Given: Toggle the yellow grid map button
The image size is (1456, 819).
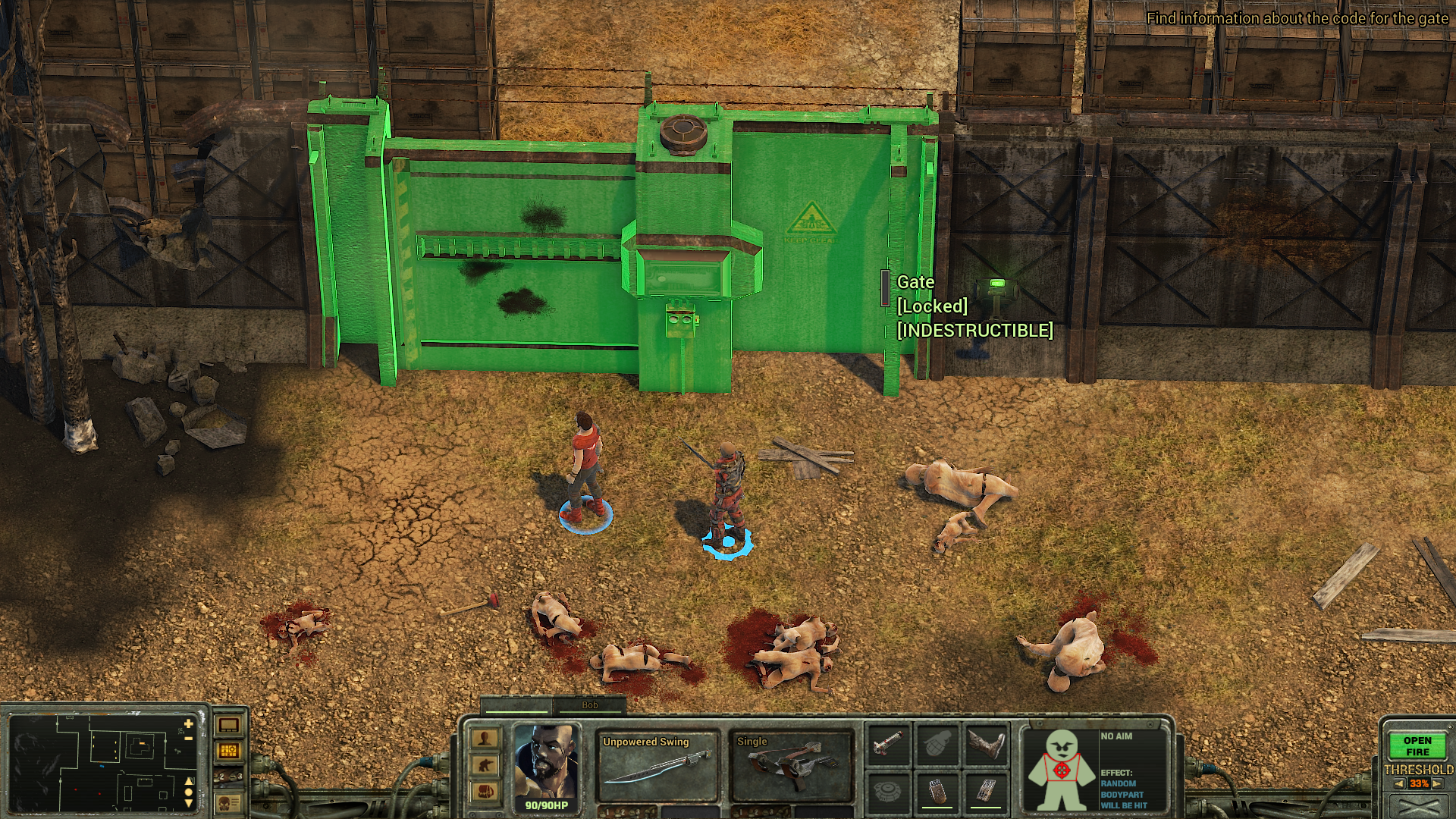Looking at the screenshot, I should [x=229, y=751].
